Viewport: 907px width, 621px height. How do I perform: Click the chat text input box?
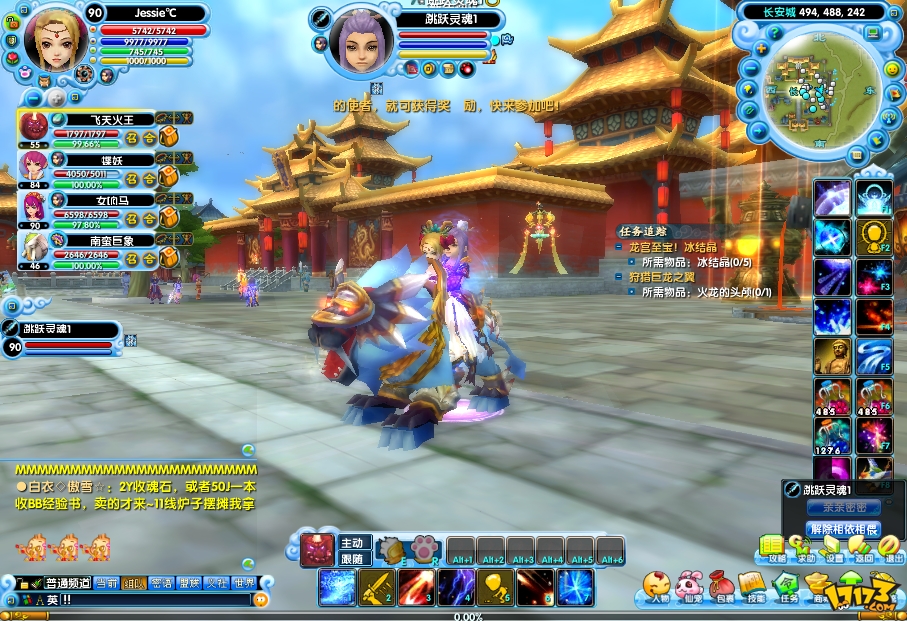click(150, 600)
